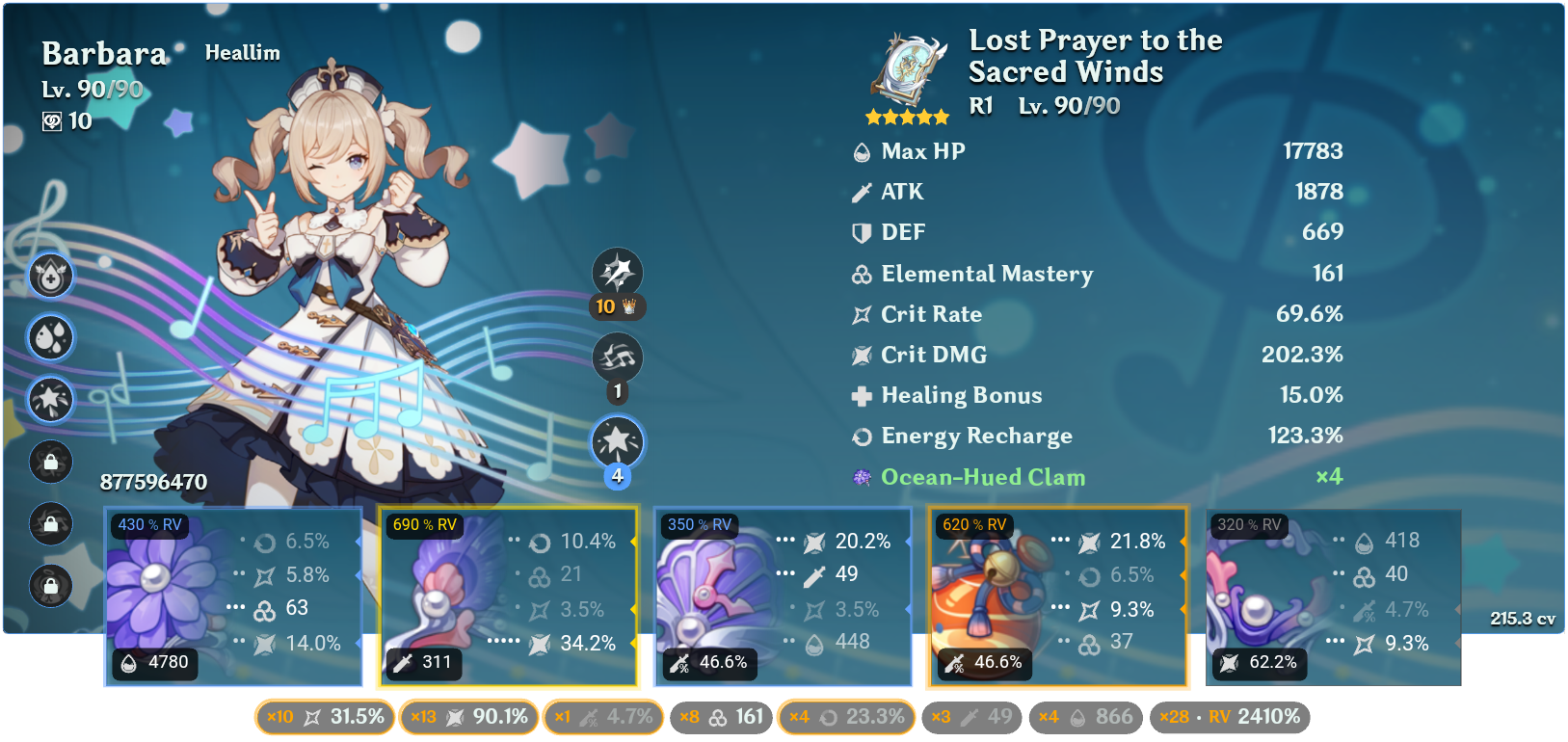Click the Lost Prayer weapon thumbnail
1568x742 pixels.
point(907,67)
